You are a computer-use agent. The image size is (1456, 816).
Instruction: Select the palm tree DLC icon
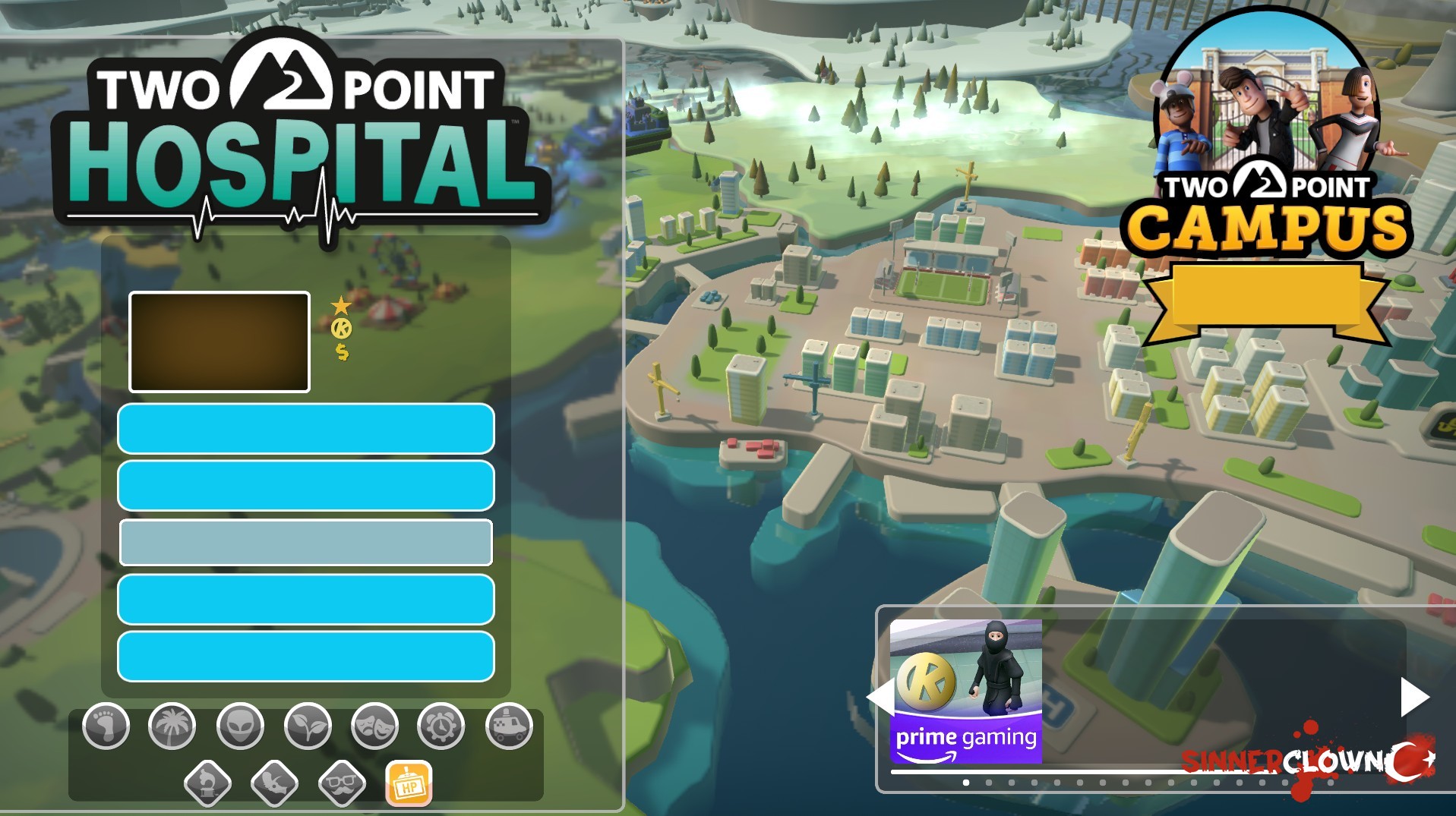pos(172,726)
